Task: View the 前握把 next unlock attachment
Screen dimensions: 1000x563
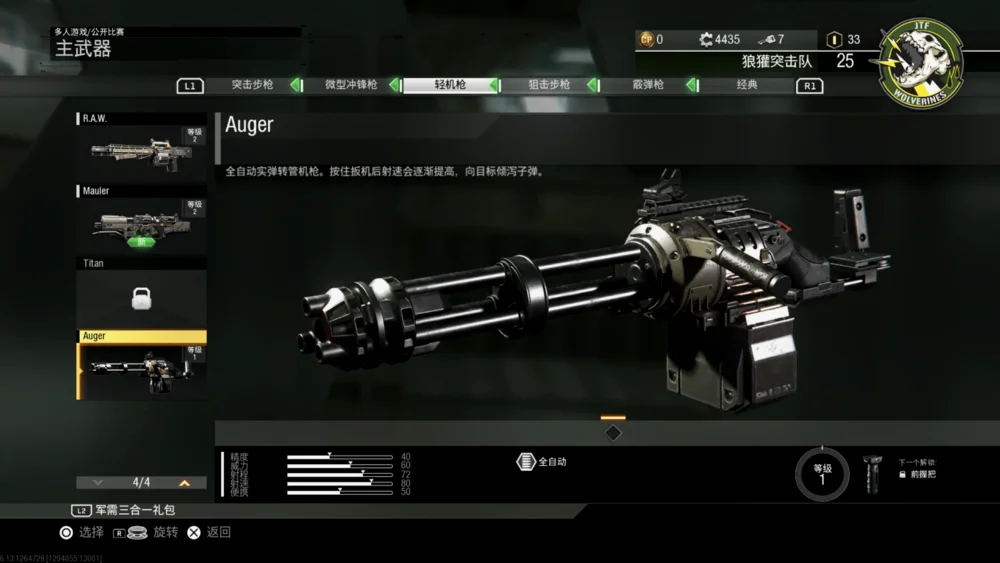Action: tap(872, 472)
